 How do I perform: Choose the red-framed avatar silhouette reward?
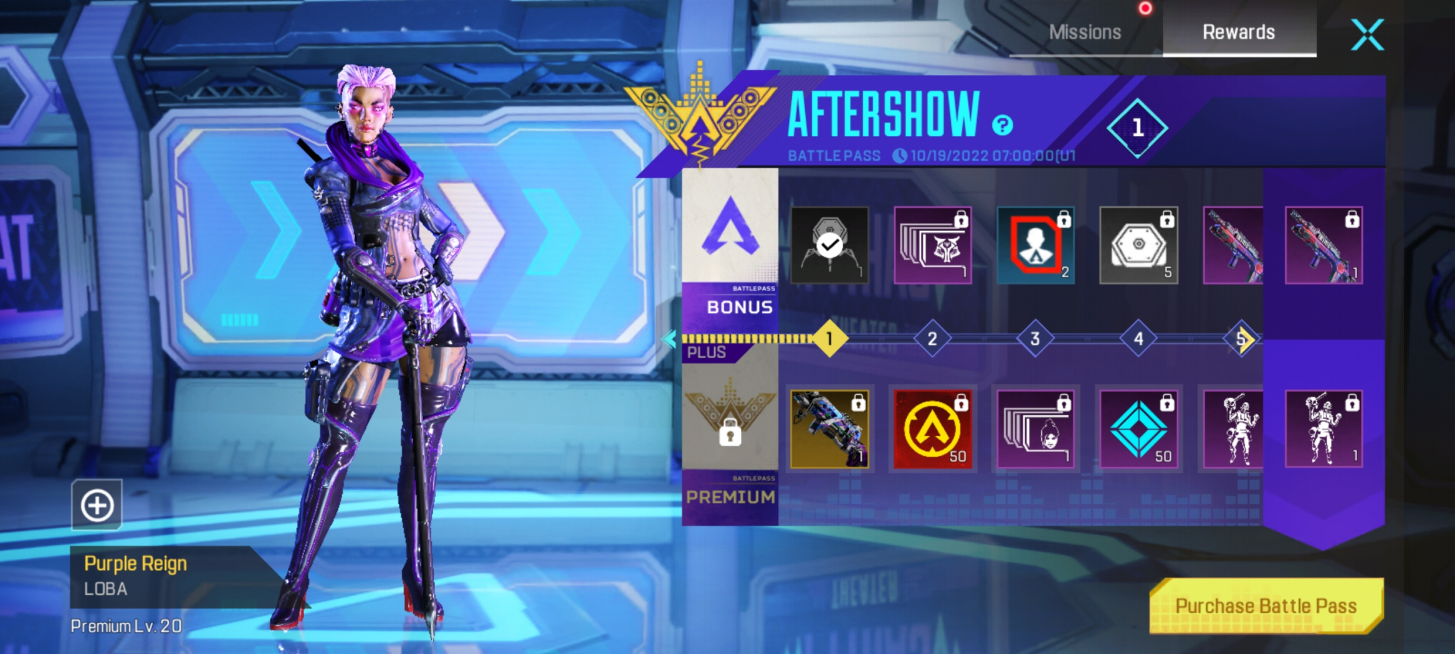click(x=1035, y=245)
